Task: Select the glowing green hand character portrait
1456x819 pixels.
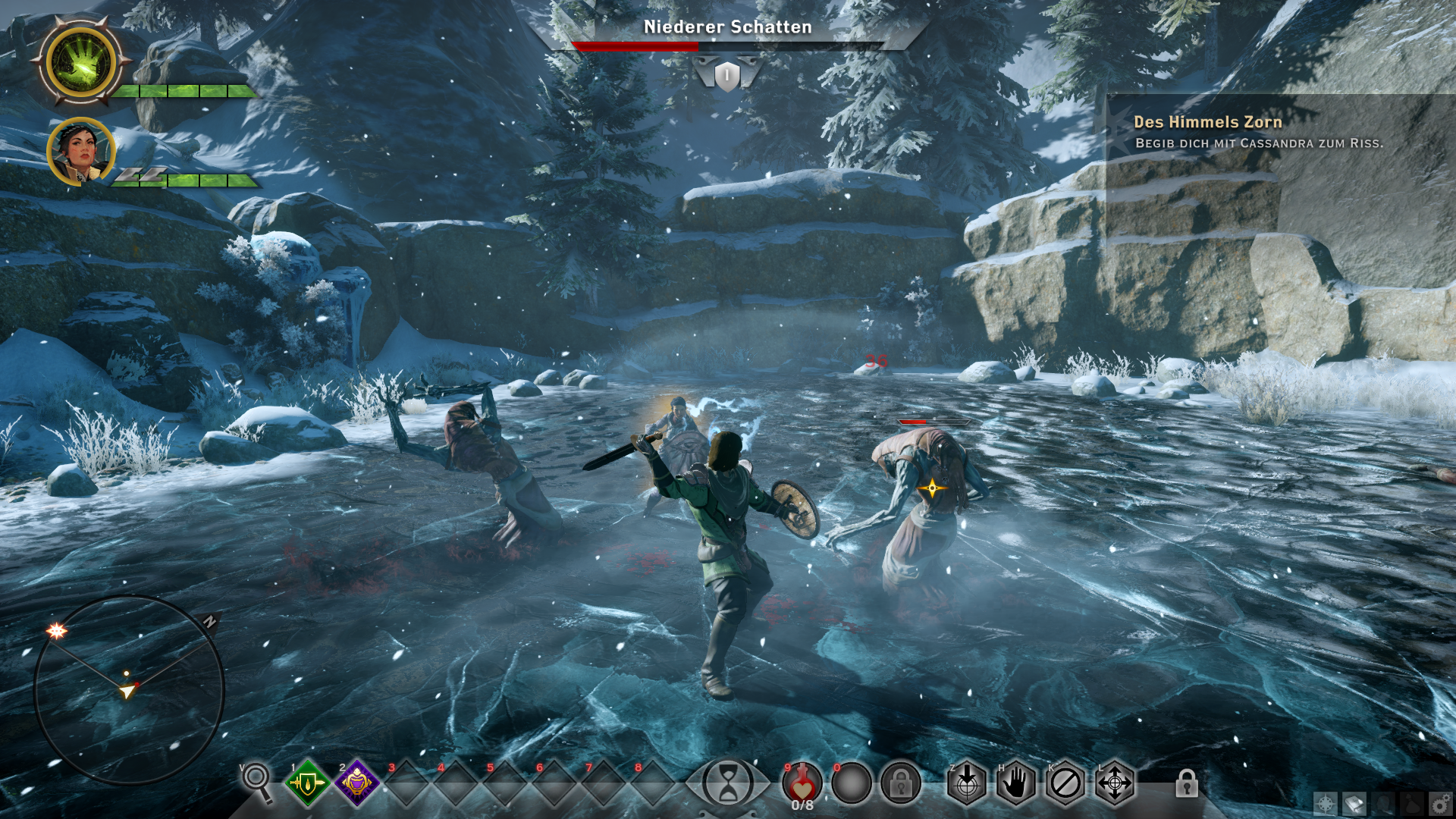Action: click(x=81, y=63)
